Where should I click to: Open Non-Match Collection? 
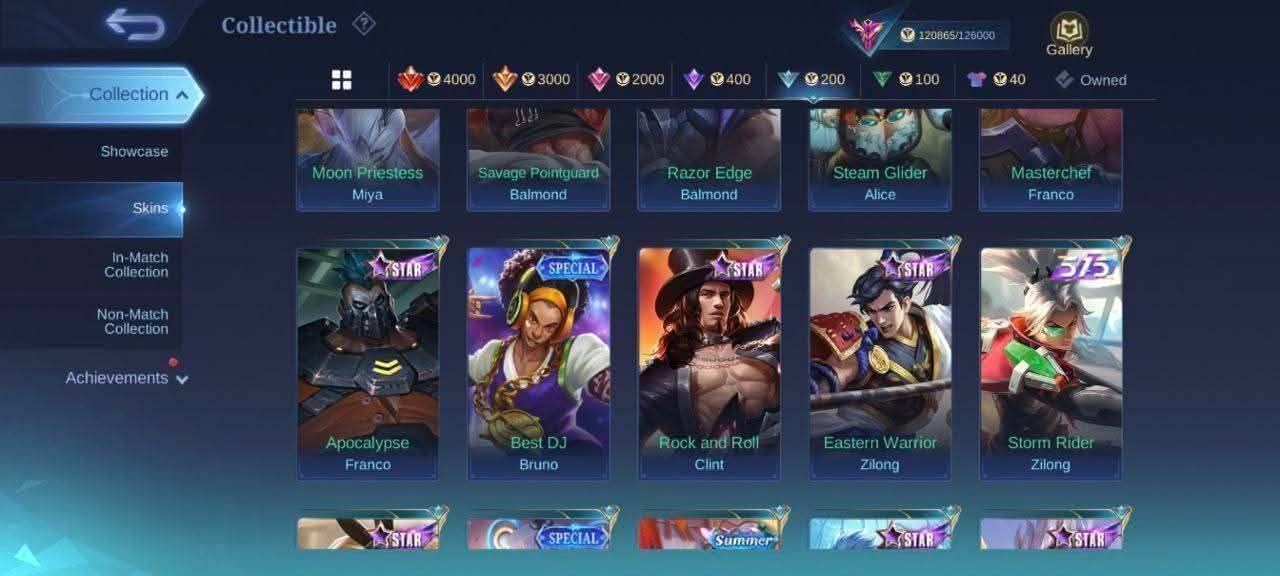(132, 321)
